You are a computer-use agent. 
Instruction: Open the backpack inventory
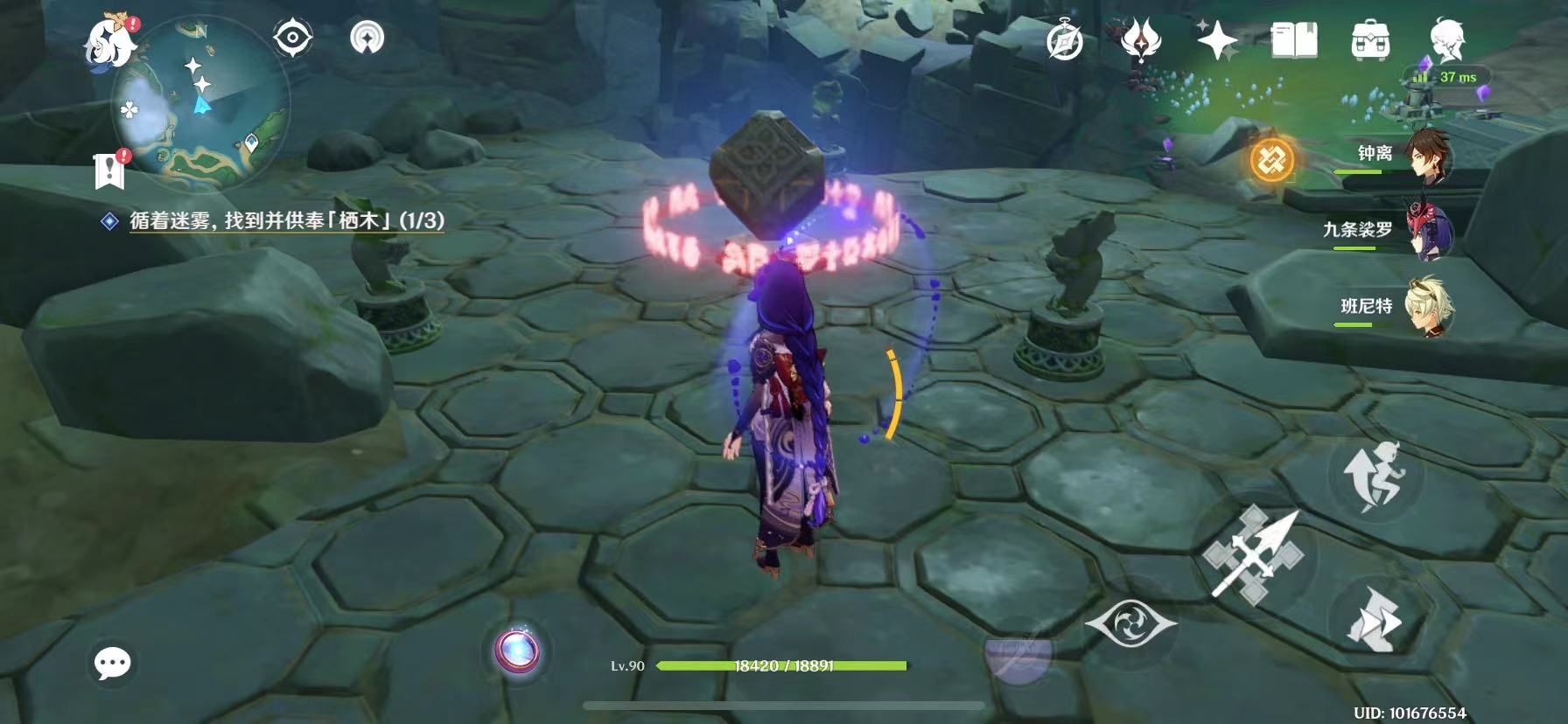(x=1370, y=40)
